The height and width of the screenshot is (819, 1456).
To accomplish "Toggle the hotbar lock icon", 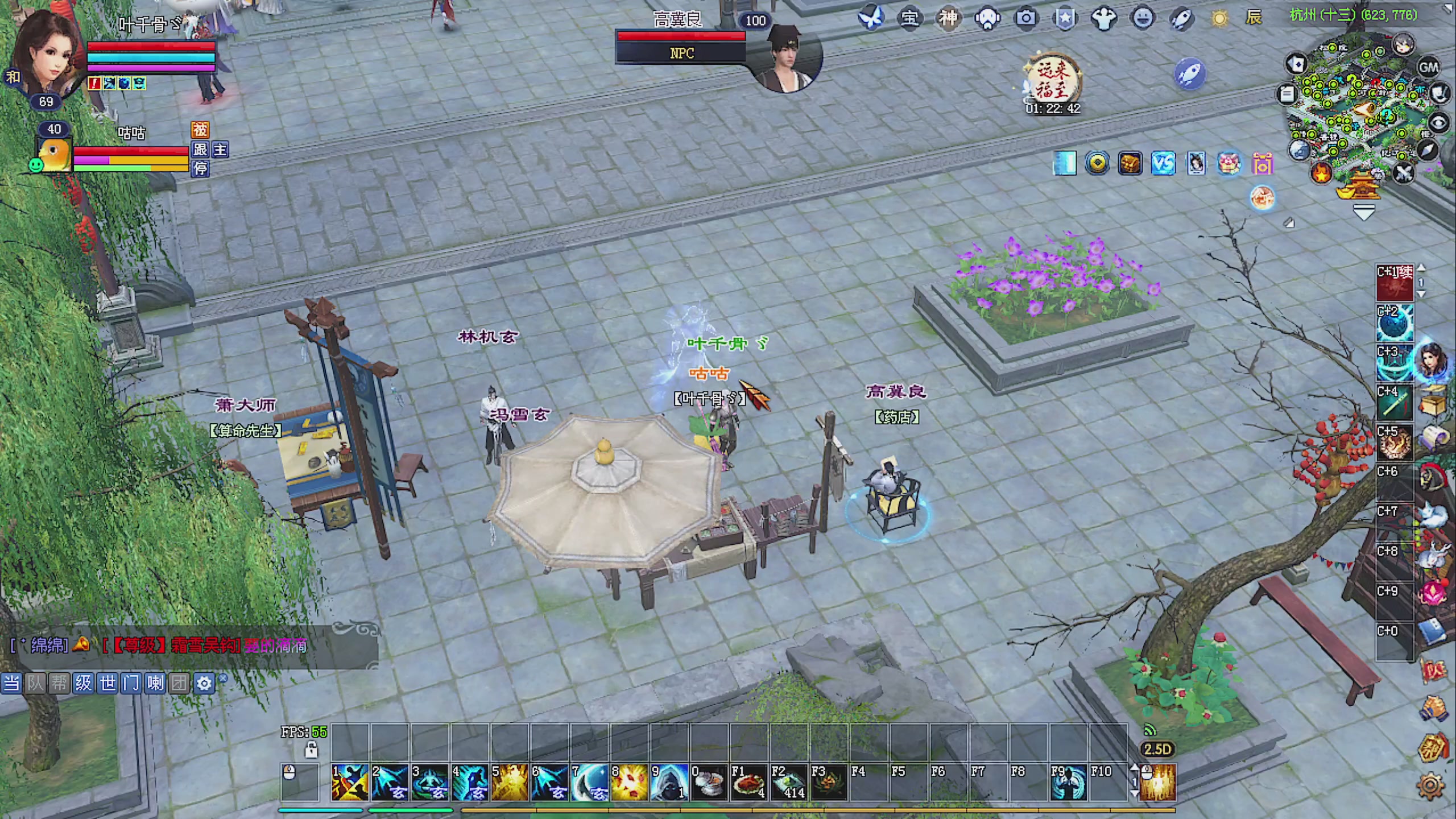I will pos(311,750).
